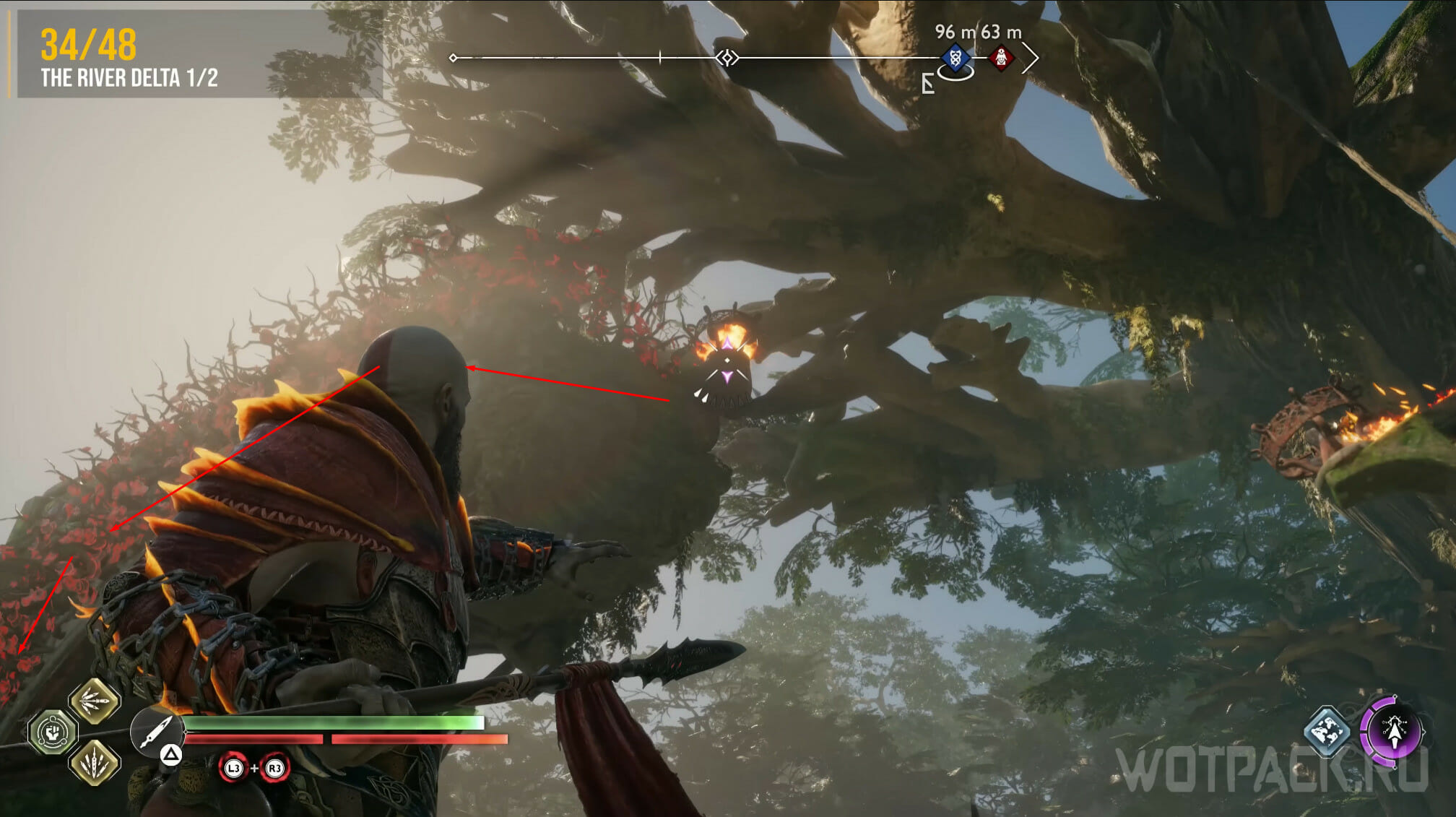Click the center marker on the compass bar
This screenshot has width=1456, height=817.
click(x=727, y=58)
